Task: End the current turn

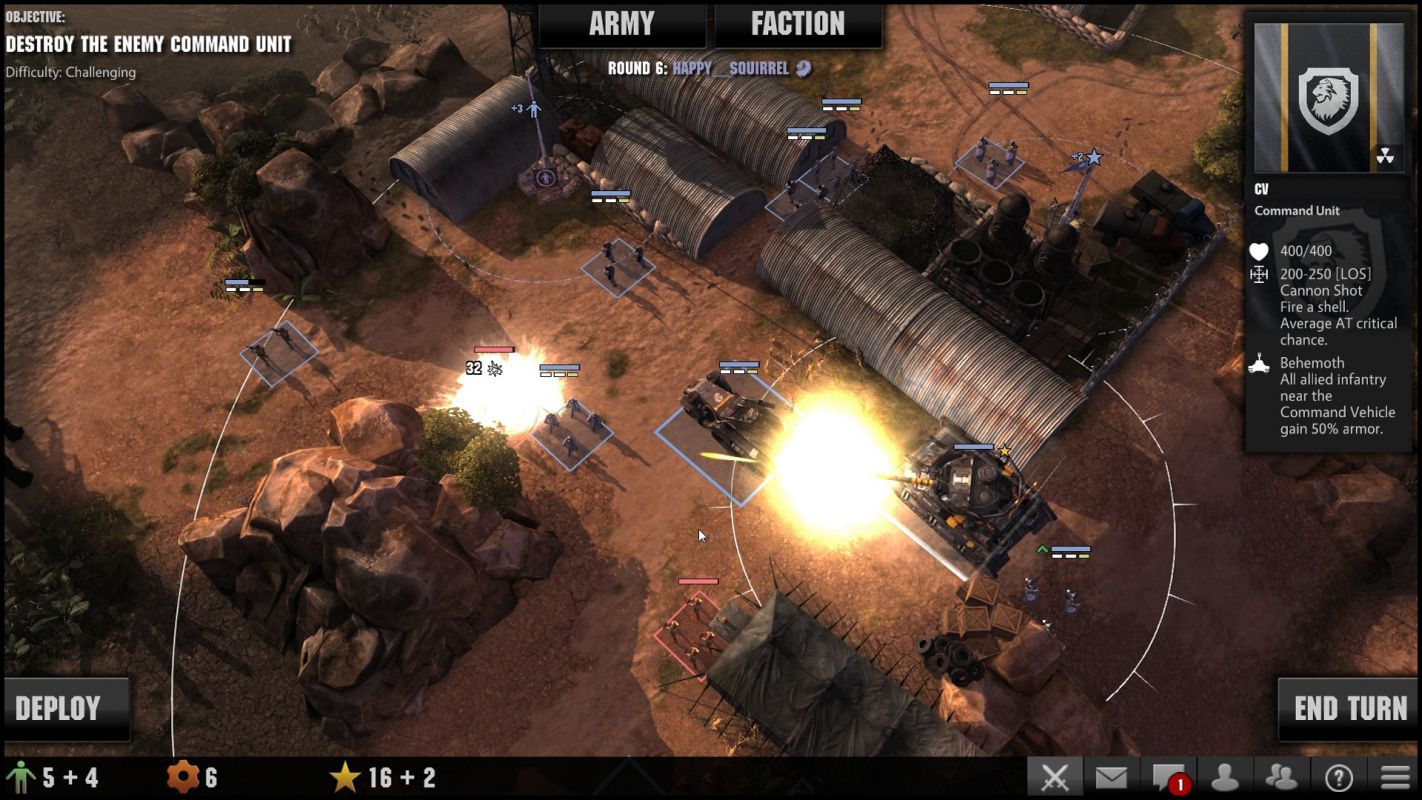Action: (1349, 709)
